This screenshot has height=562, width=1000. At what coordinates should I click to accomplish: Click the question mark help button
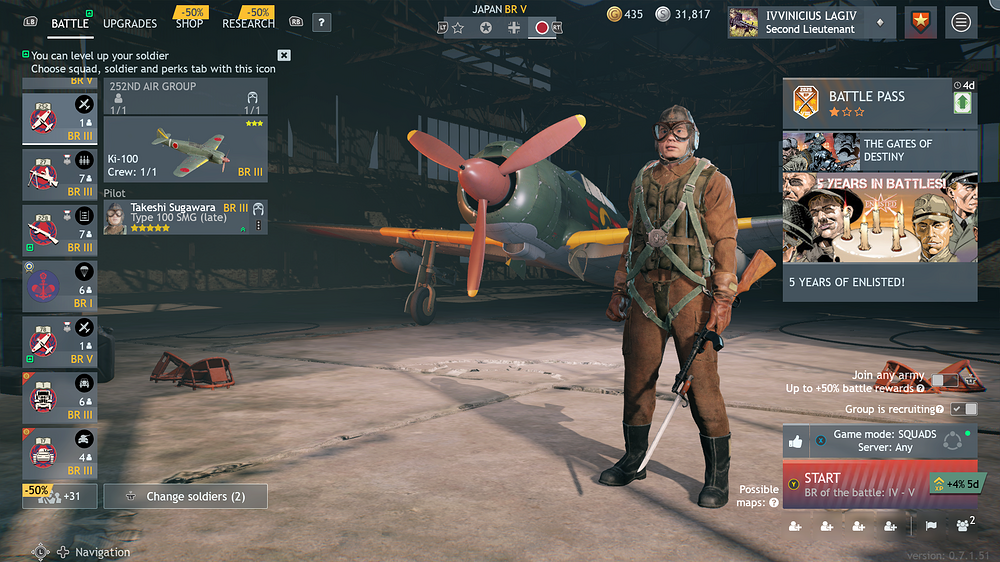[x=321, y=22]
